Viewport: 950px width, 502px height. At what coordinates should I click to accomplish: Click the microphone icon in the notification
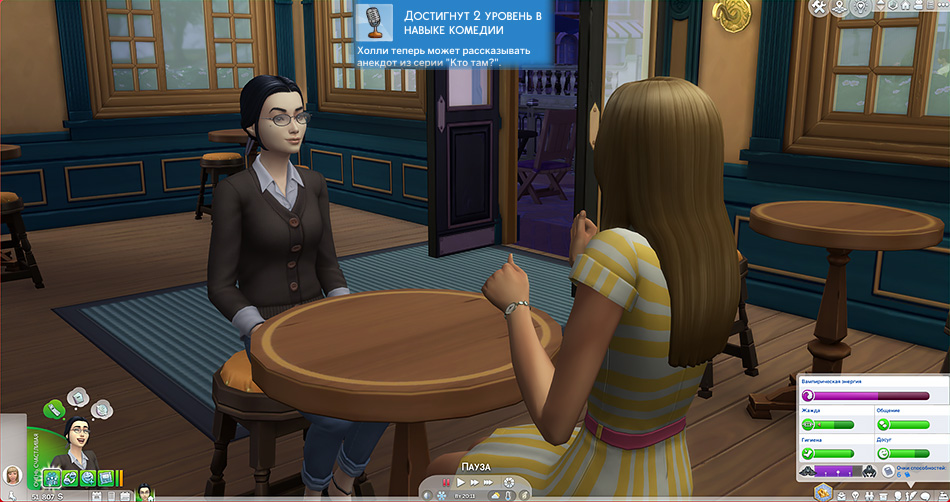(374, 22)
